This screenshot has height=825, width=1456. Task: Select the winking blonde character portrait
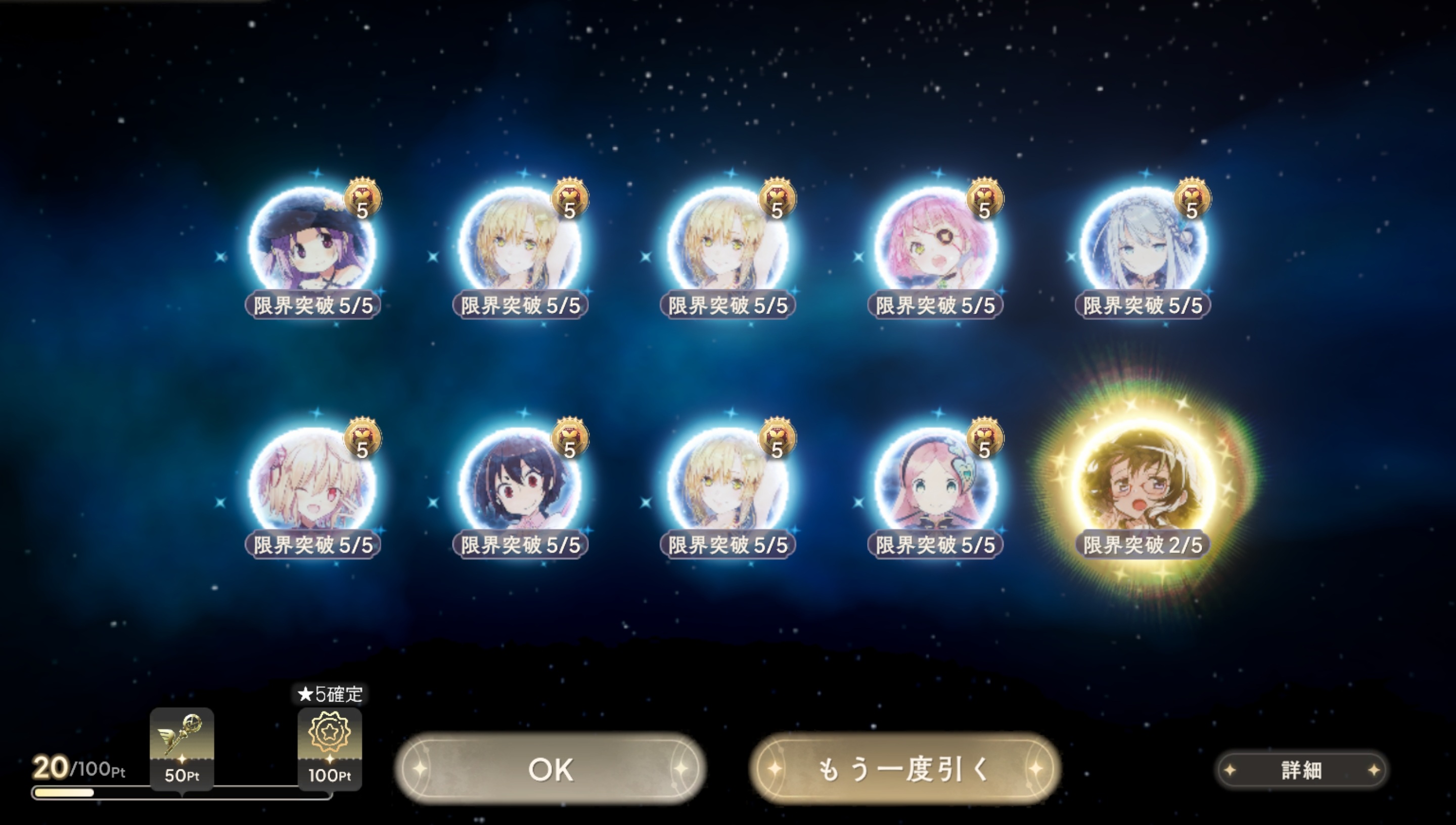(312, 484)
